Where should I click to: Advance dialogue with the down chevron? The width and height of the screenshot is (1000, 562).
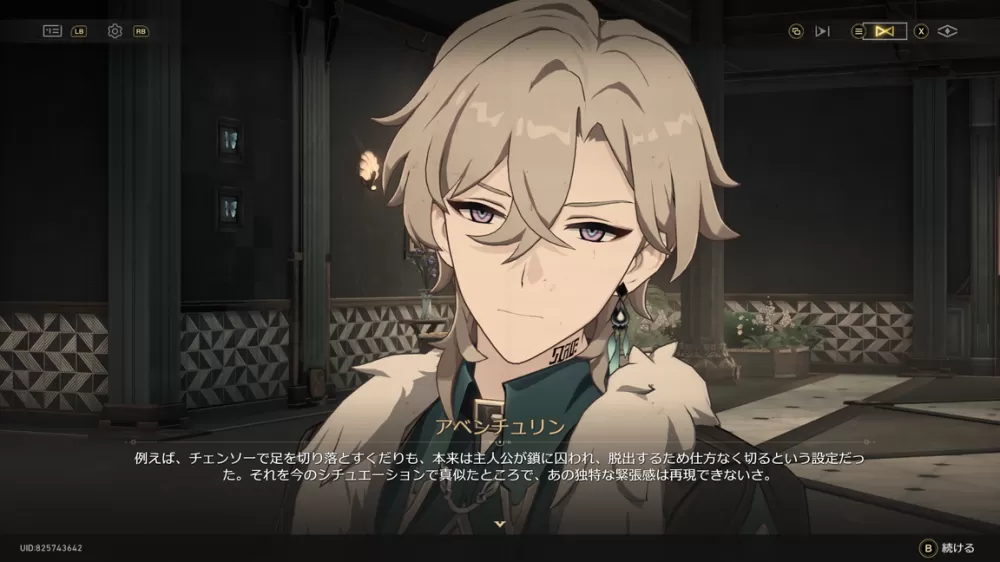tap(500, 522)
